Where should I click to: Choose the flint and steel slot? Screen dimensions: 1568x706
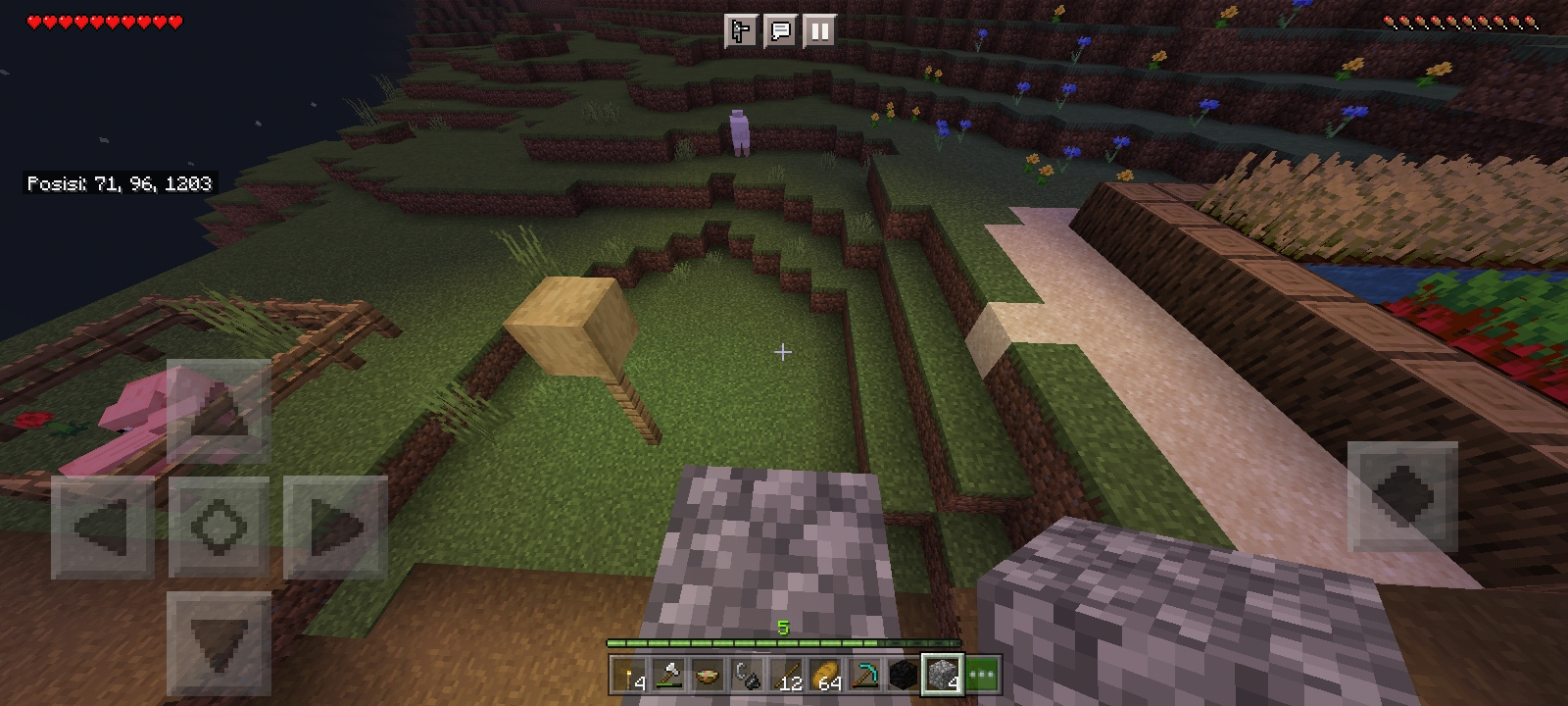pyautogui.click(x=747, y=676)
